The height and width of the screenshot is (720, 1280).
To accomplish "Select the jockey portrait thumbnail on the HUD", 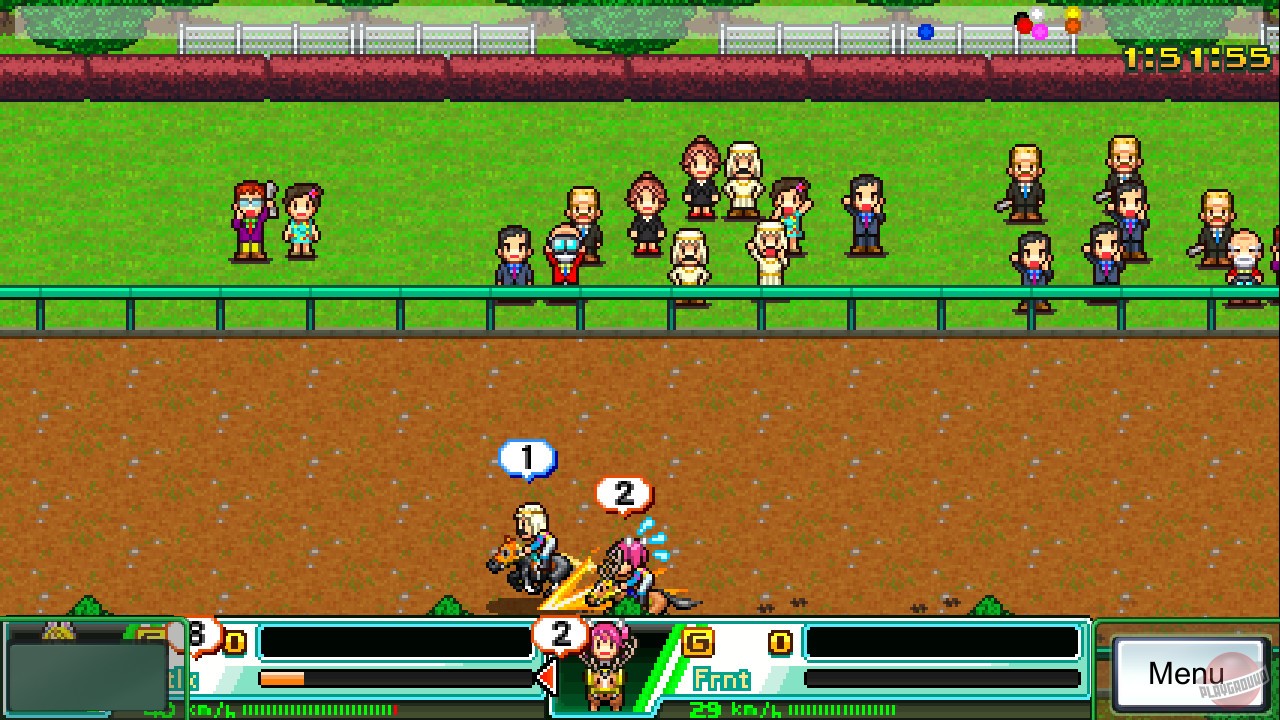I will click(607, 666).
